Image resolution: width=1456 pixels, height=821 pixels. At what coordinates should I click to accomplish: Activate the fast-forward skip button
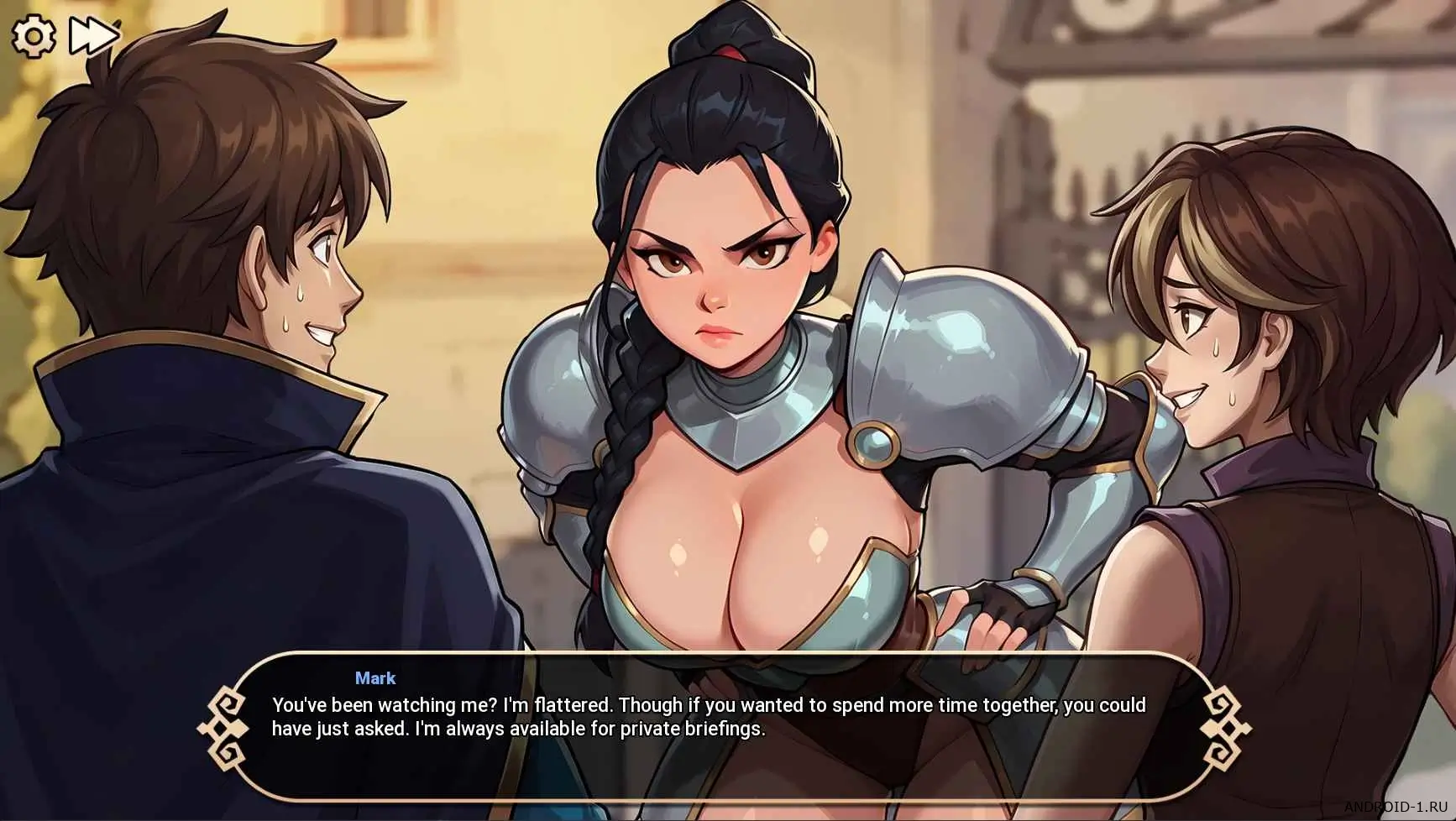point(93,36)
